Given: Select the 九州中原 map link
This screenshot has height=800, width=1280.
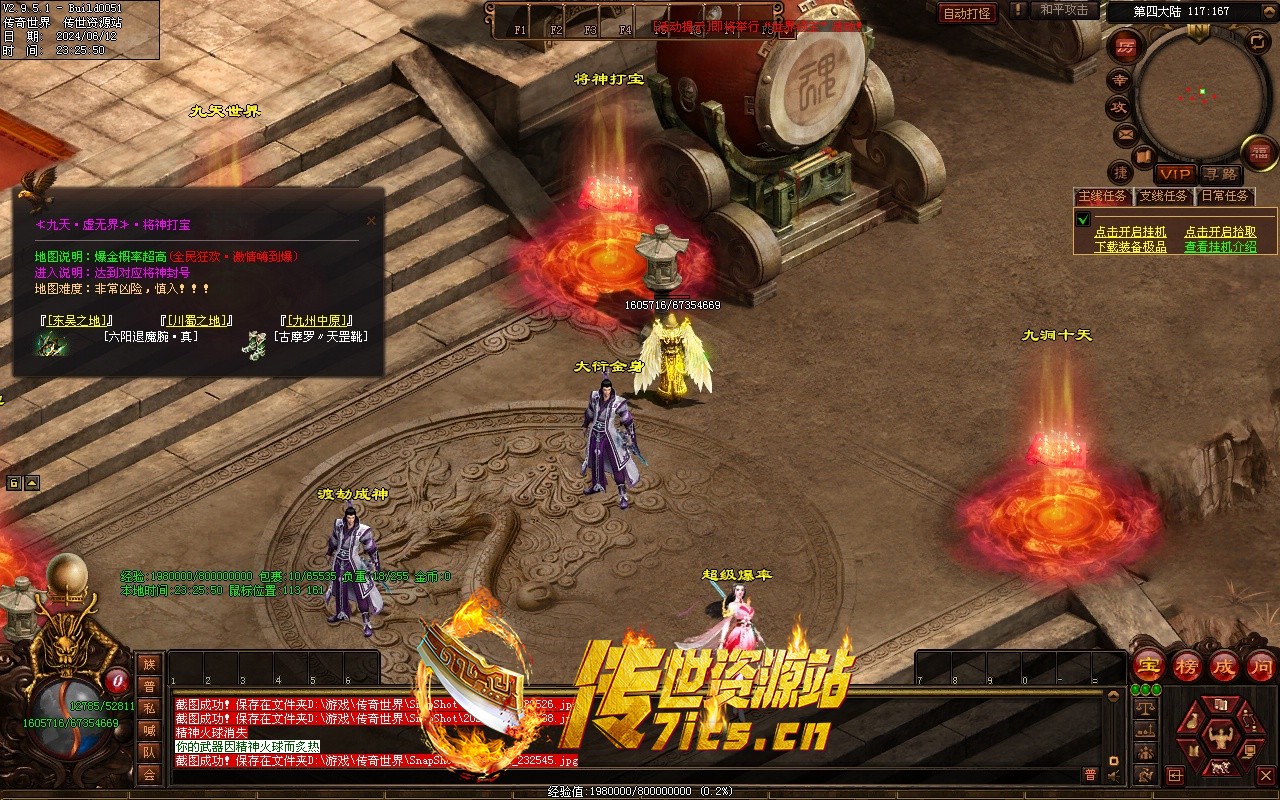Looking at the screenshot, I should (316, 321).
